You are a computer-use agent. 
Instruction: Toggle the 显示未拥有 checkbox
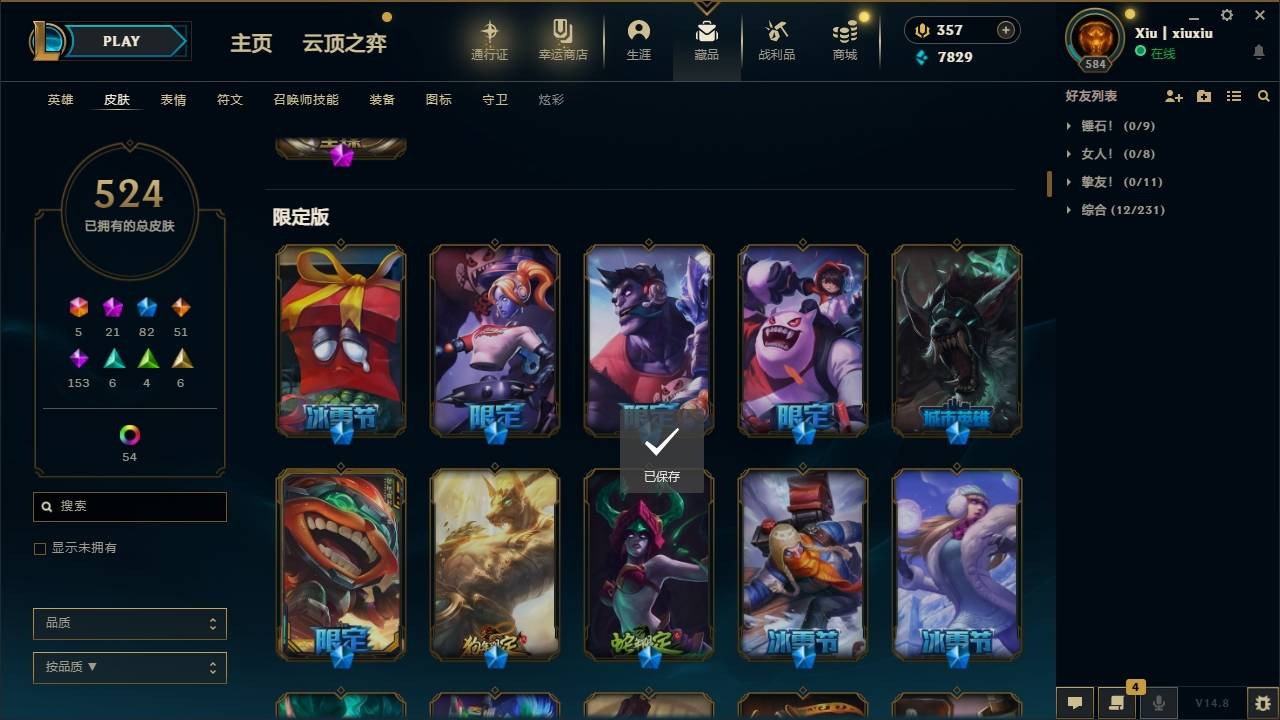coord(39,548)
